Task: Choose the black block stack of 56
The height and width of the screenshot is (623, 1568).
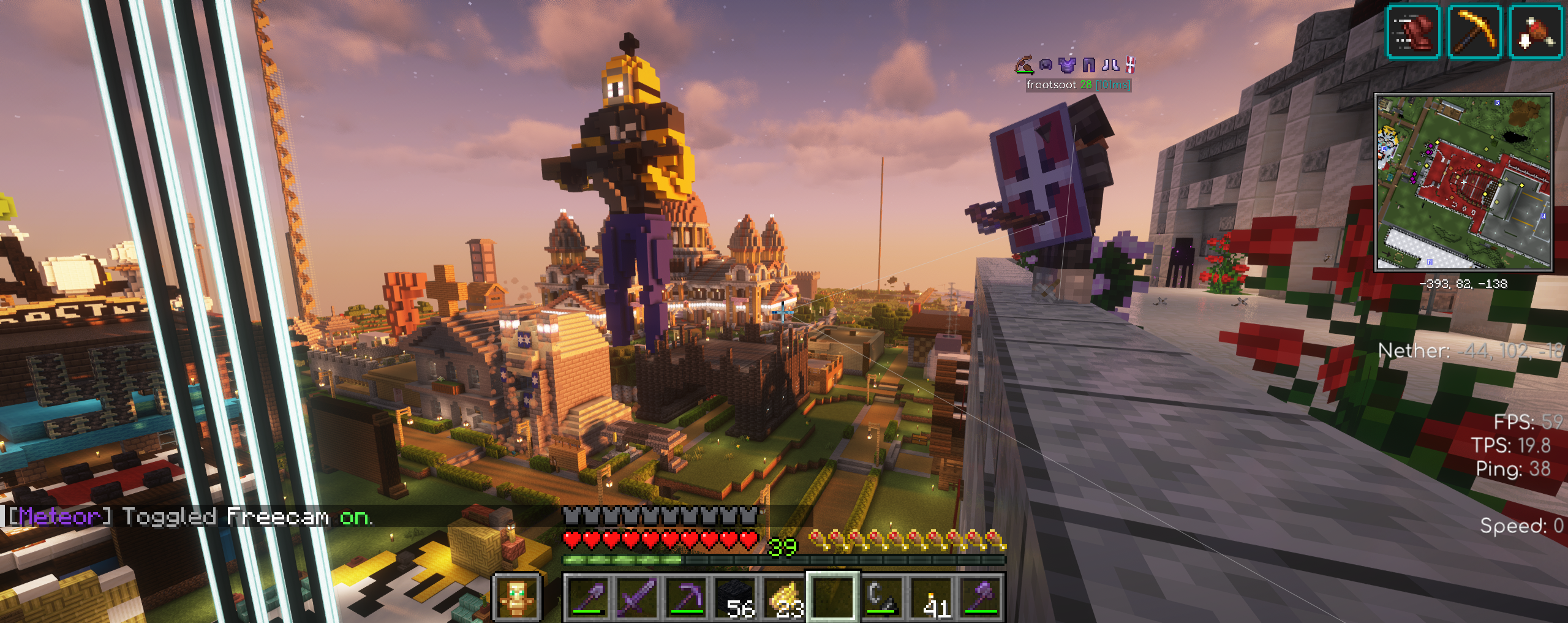Action: (x=735, y=597)
